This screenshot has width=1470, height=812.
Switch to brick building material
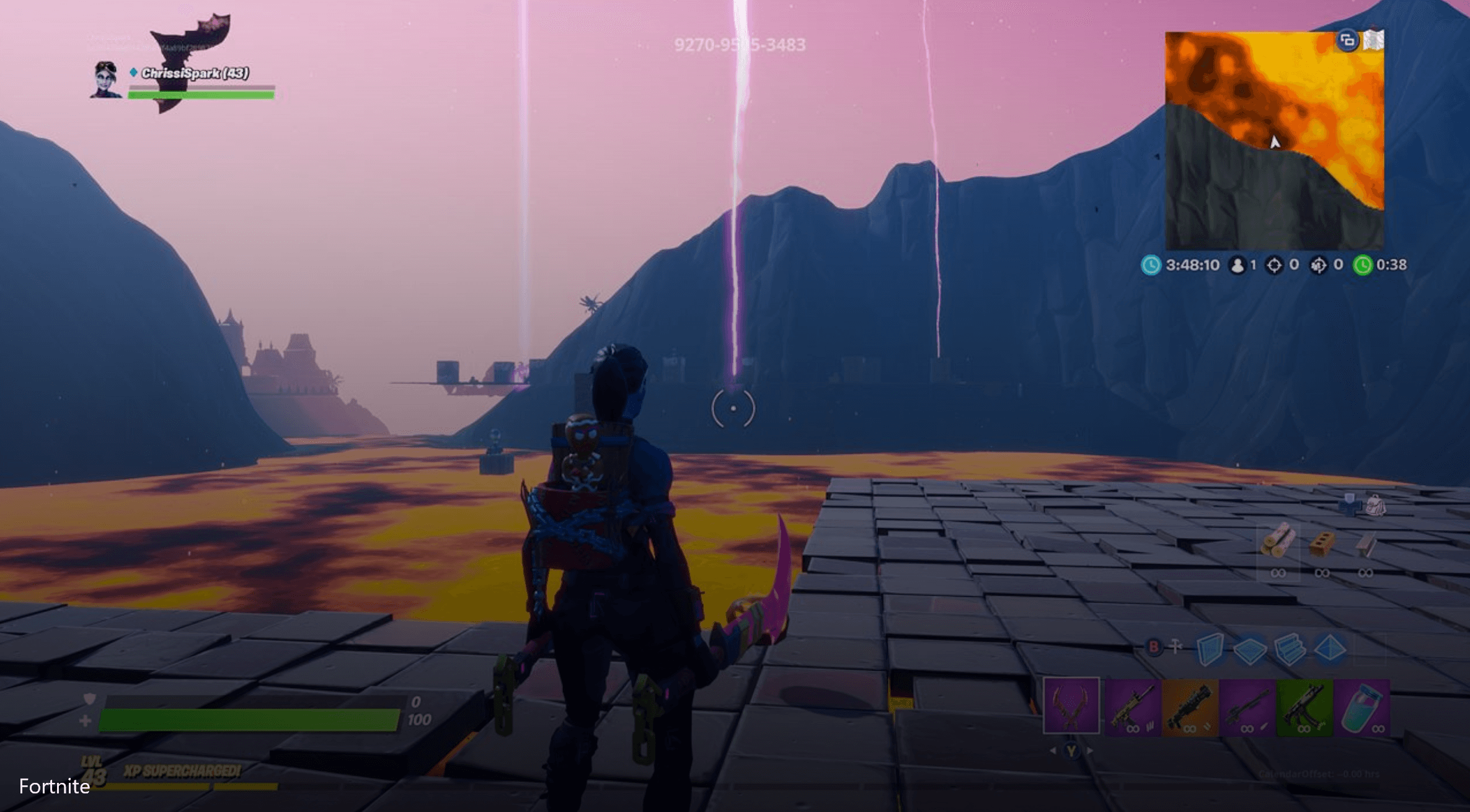1322,544
